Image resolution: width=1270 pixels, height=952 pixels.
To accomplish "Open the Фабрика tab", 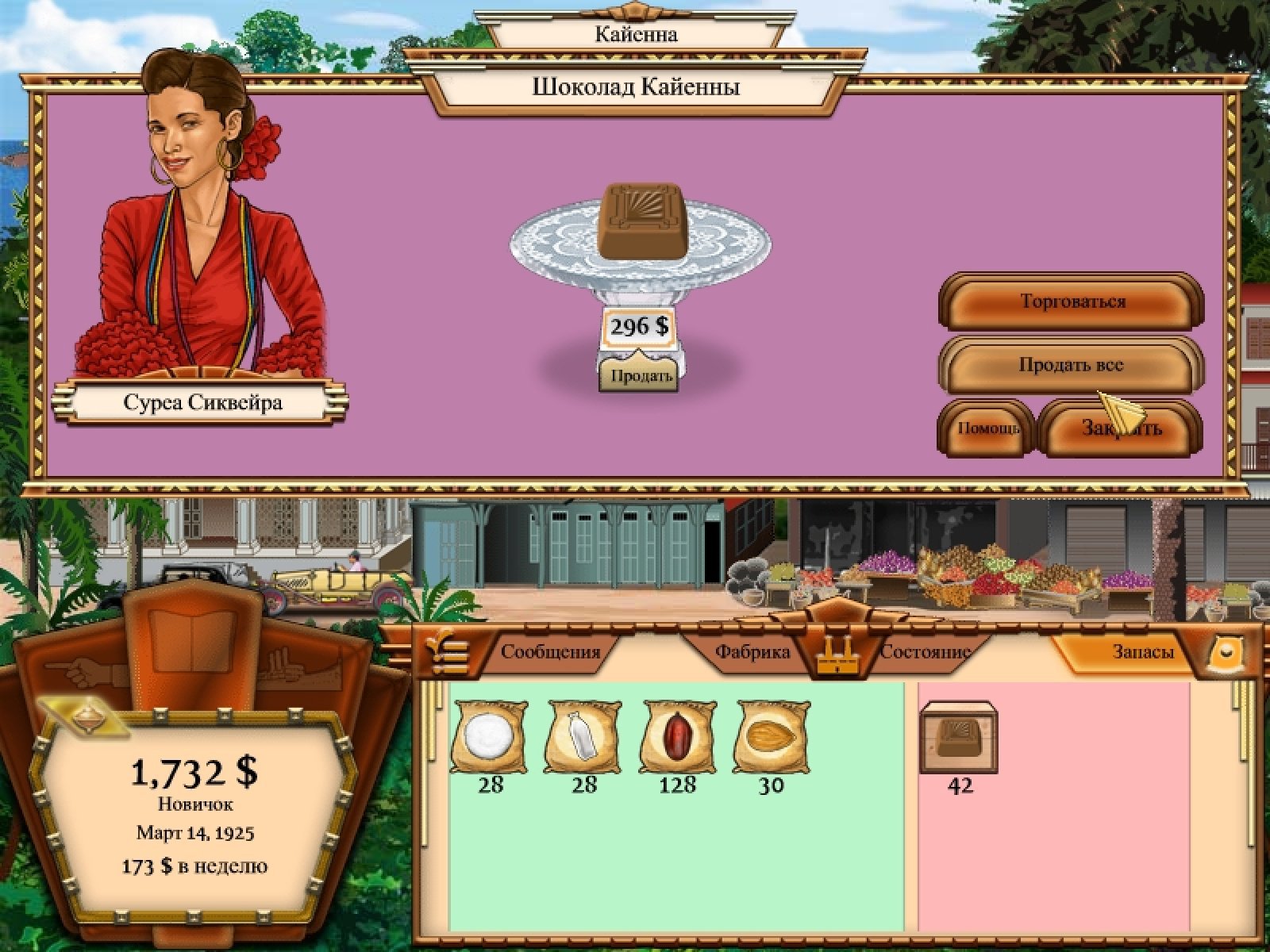I will pos(752,652).
